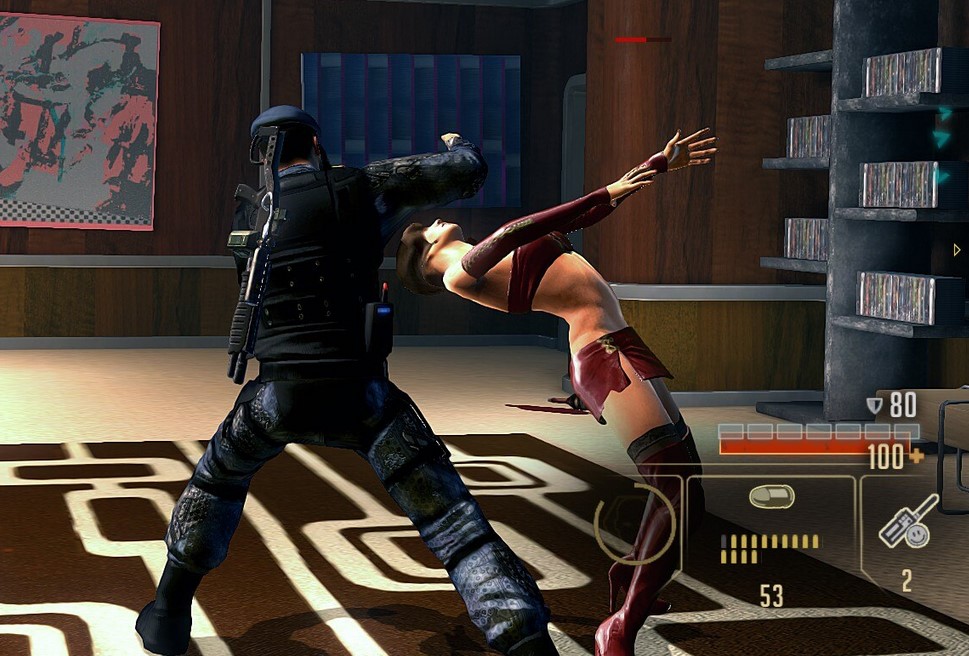
Task: Choose the radio detonator gadget icon
Action: coord(907,522)
